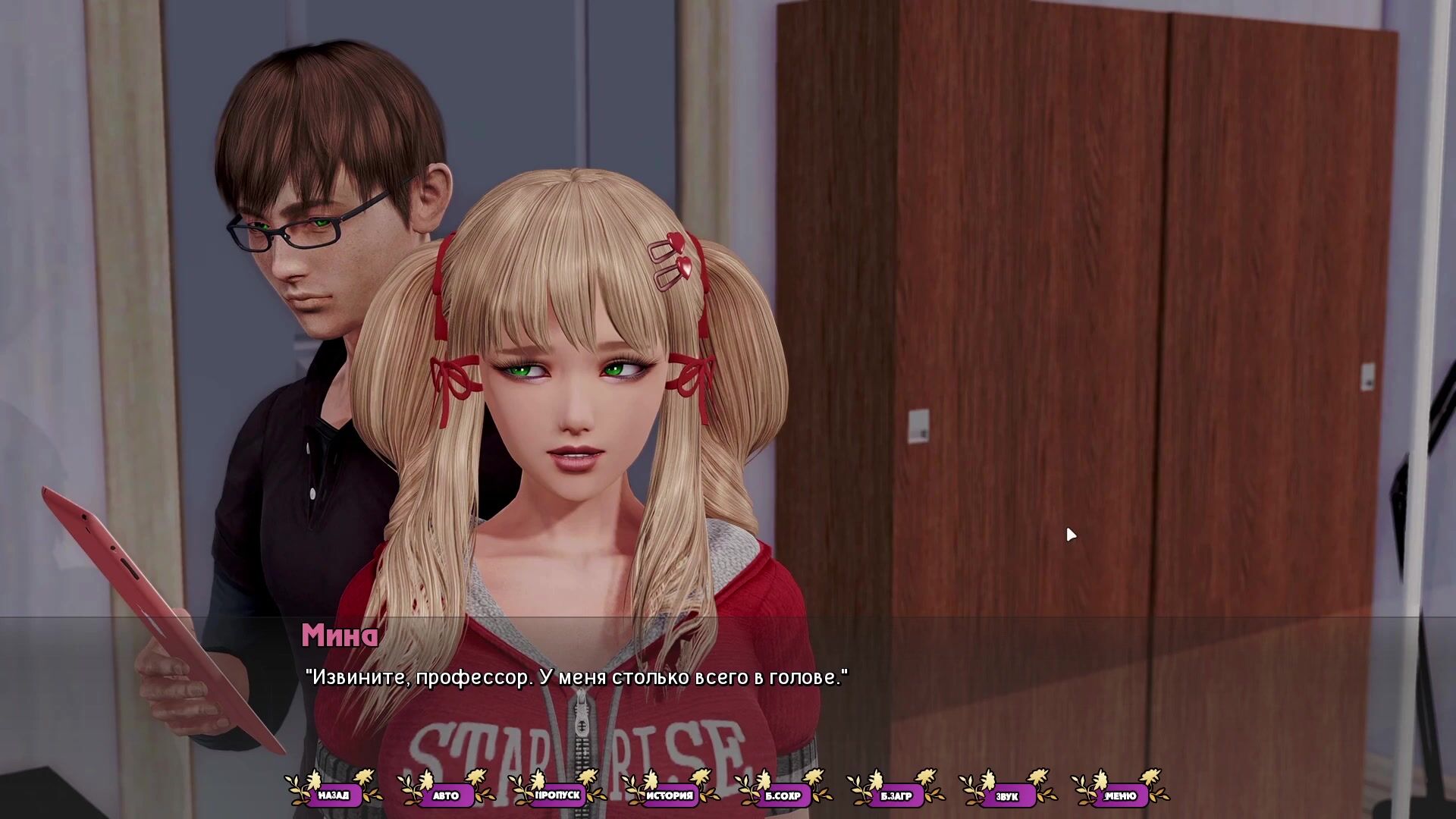Toggle АВТО auto-advance mode
Screen dimensions: 1456x819
tap(446, 795)
